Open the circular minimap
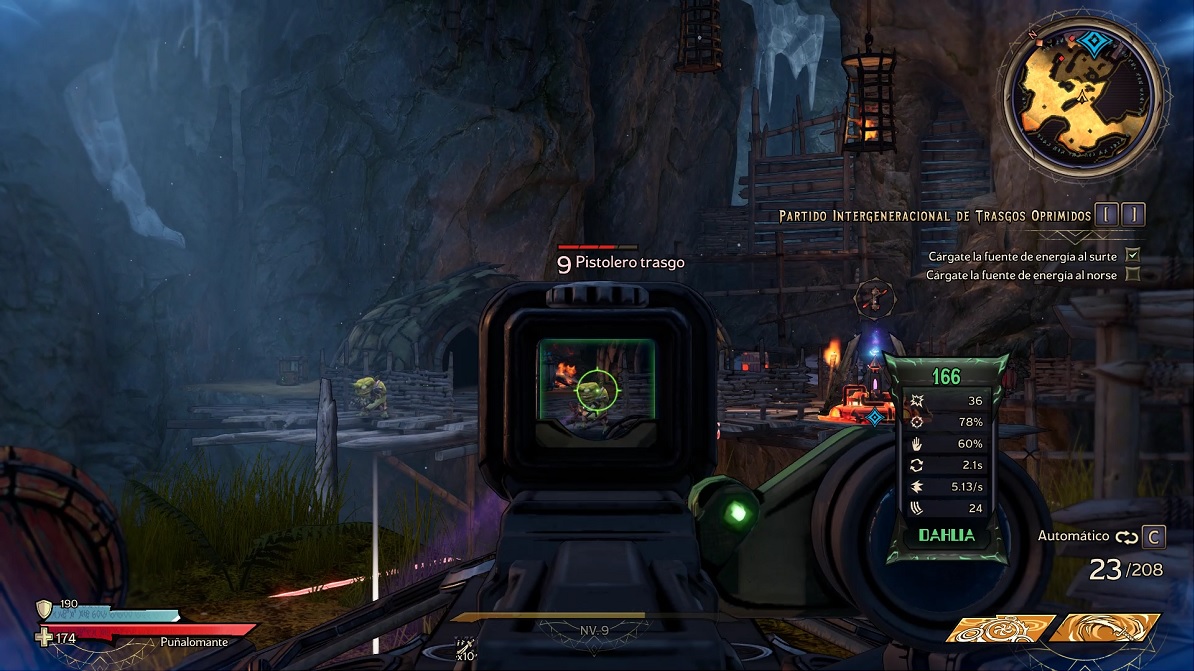 [1086, 92]
